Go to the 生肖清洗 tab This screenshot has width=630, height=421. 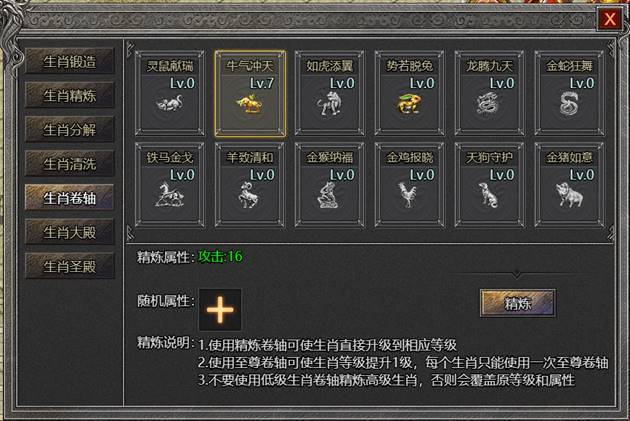pyautogui.click(x=70, y=162)
